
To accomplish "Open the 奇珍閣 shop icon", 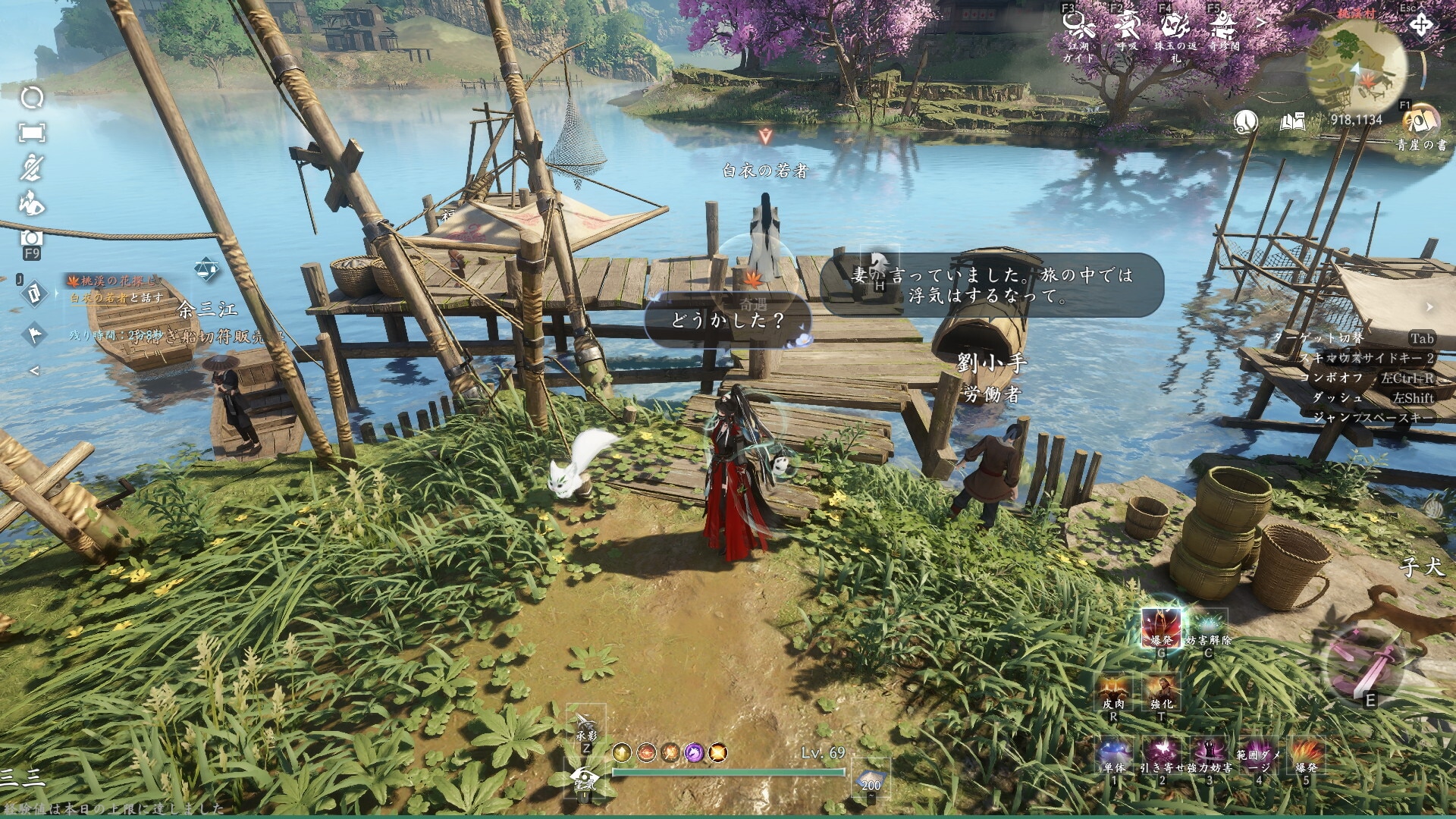I will click(x=1223, y=25).
